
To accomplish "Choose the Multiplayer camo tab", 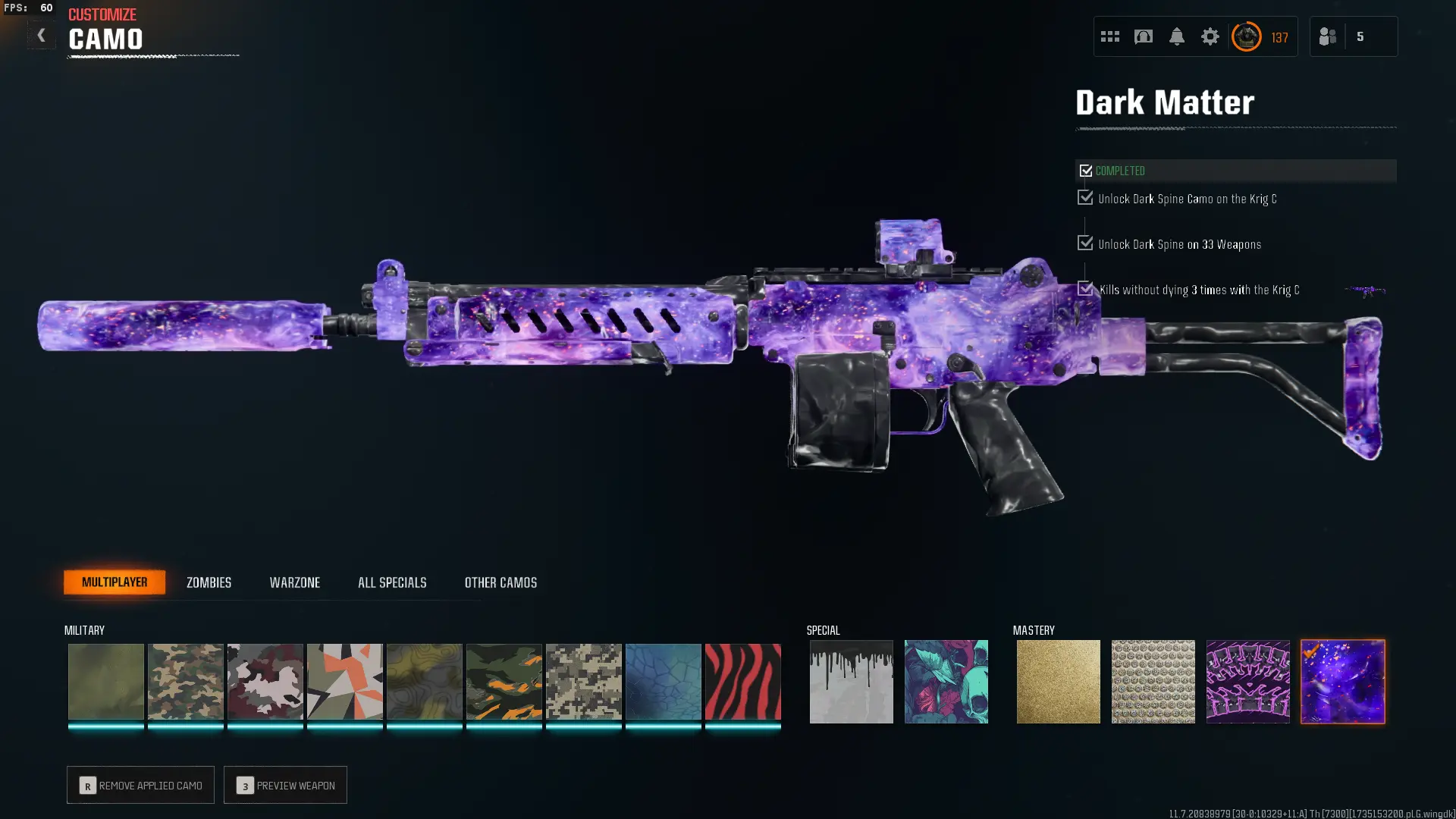I will tap(115, 582).
